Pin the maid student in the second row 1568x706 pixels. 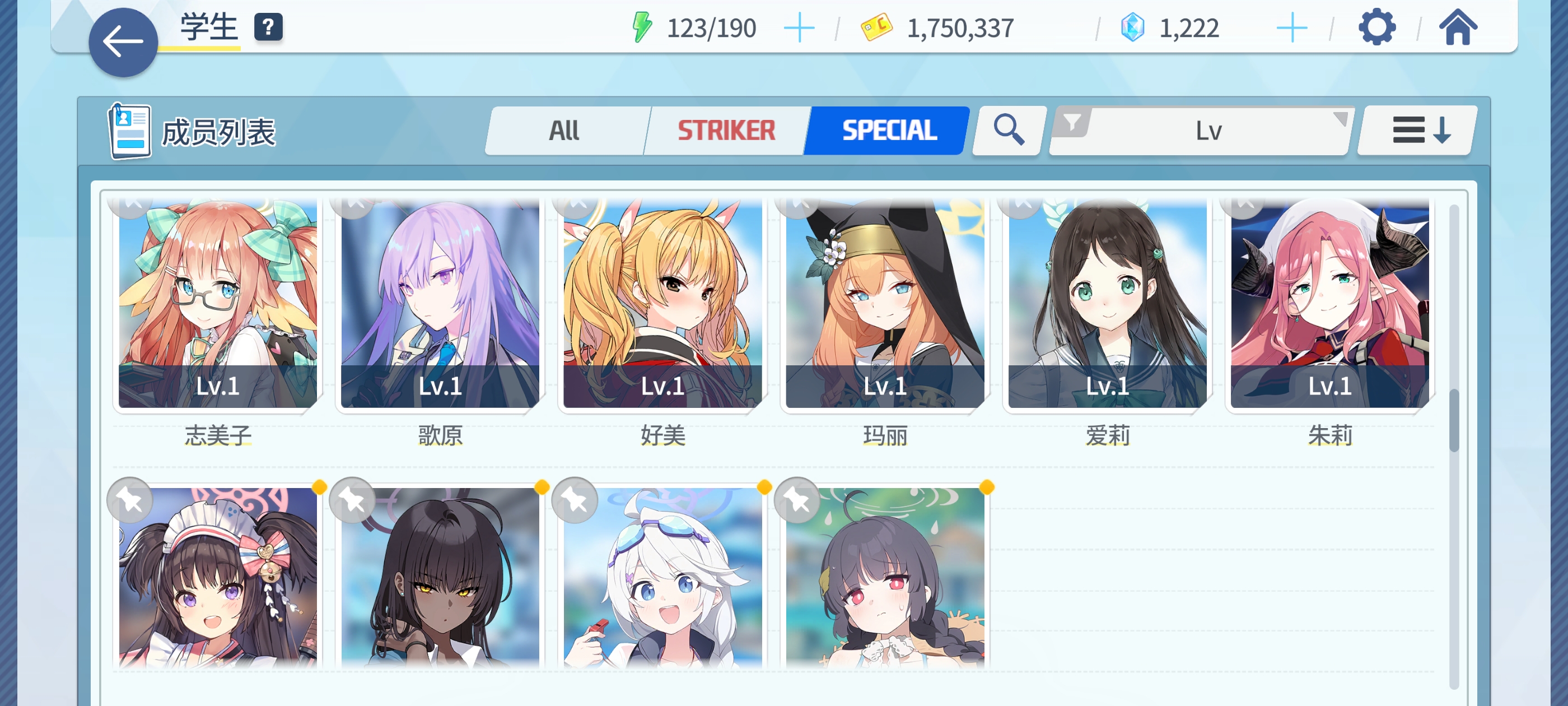coord(130,499)
